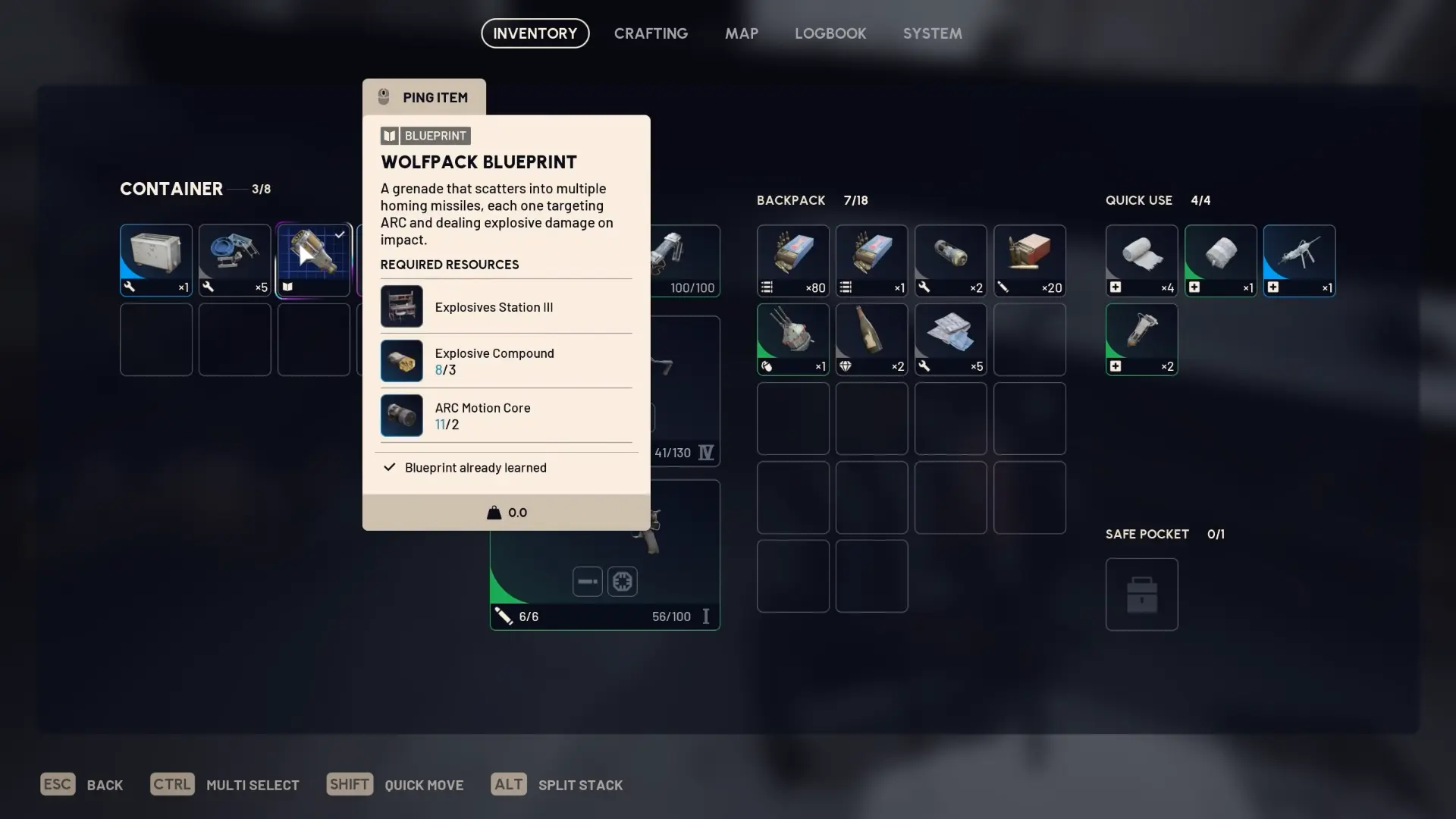Select the bandage roll x4 quick-use slot
The height and width of the screenshot is (819, 1456).
click(1141, 260)
